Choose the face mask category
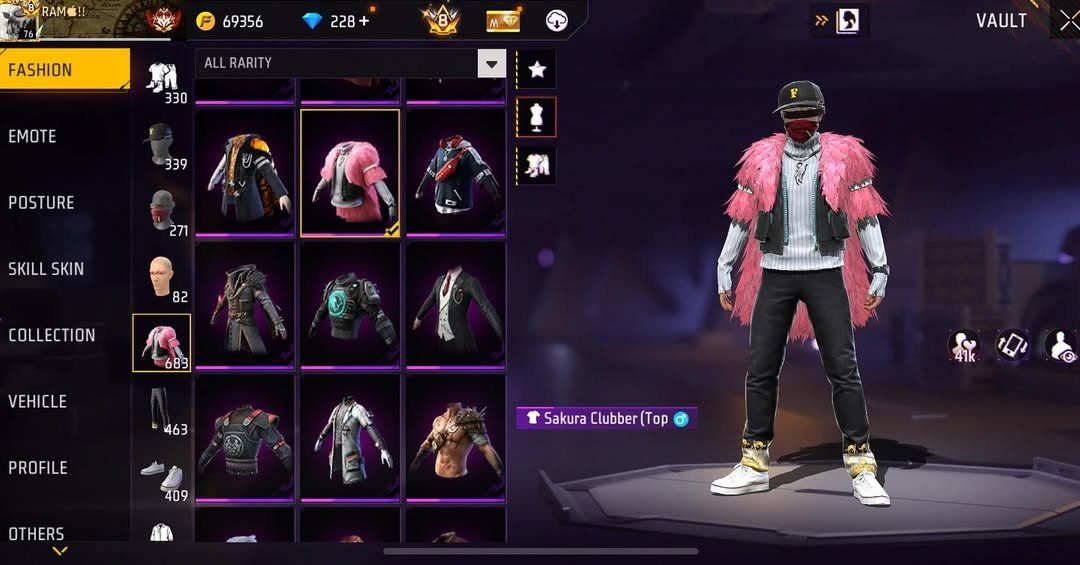 coord(160,212)
